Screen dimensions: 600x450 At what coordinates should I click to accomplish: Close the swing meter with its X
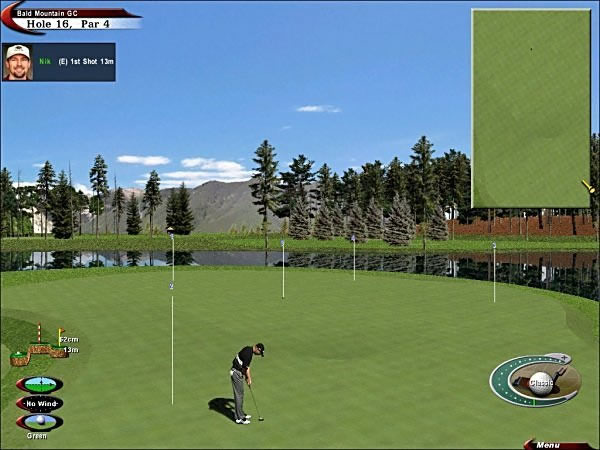(563, 357)
